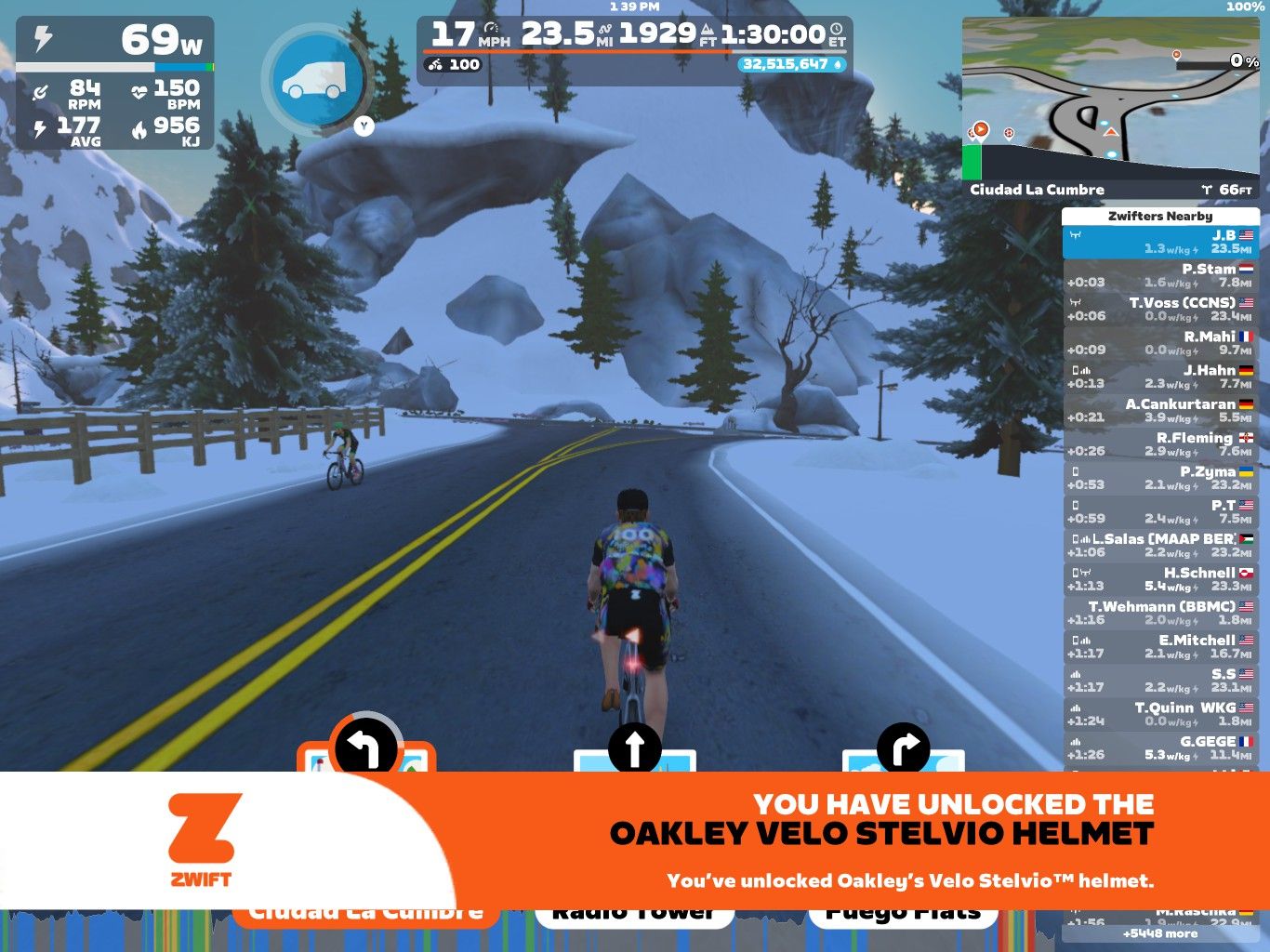Image resolution: width=1270 pixels, height=952 pixels.
Task: Click E.Mitchell in the nearby list
Action: [1159, 647]
